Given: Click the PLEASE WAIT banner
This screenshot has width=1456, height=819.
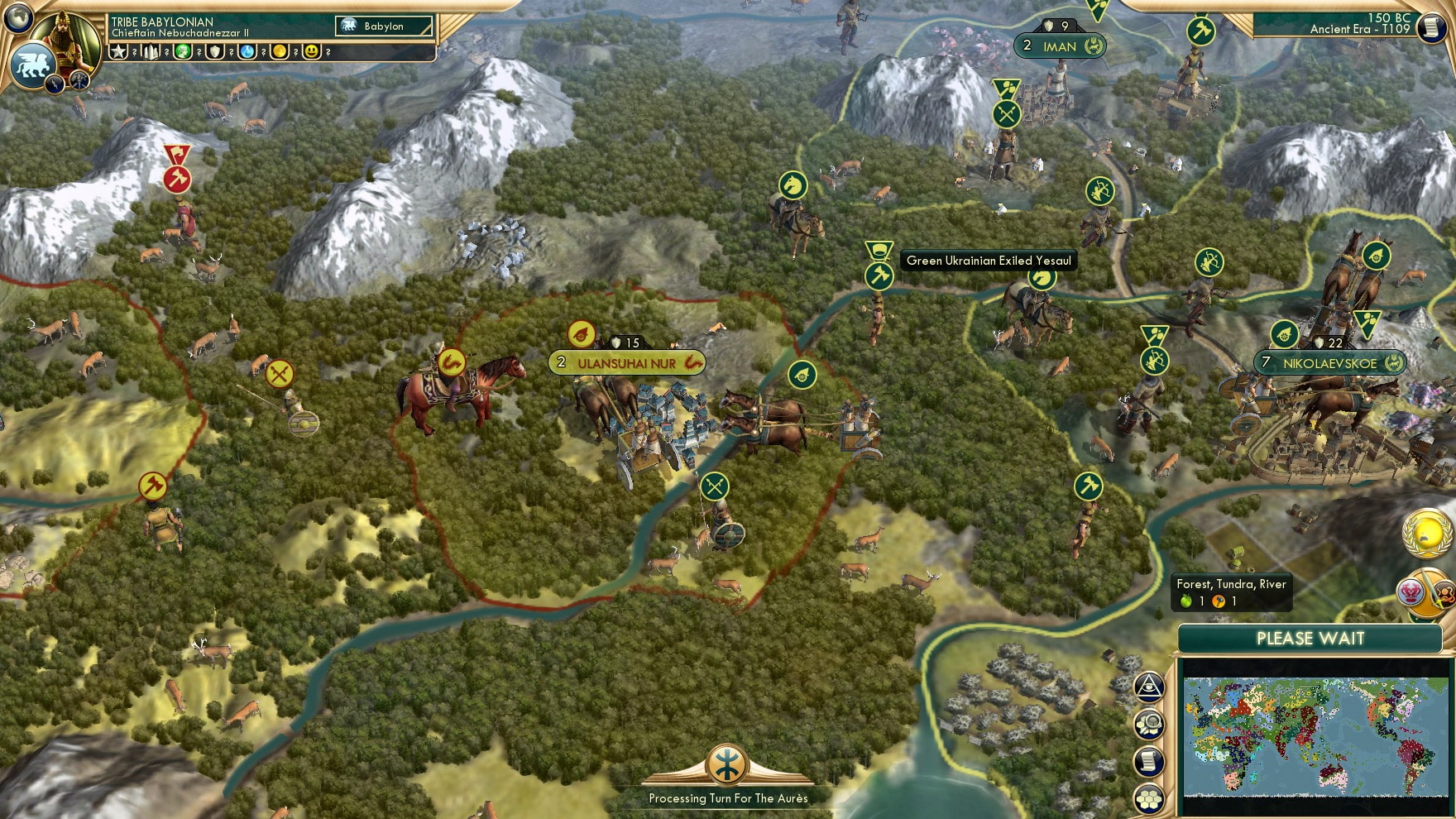Looking at the screenshot, I should (x=1310, y=639).
